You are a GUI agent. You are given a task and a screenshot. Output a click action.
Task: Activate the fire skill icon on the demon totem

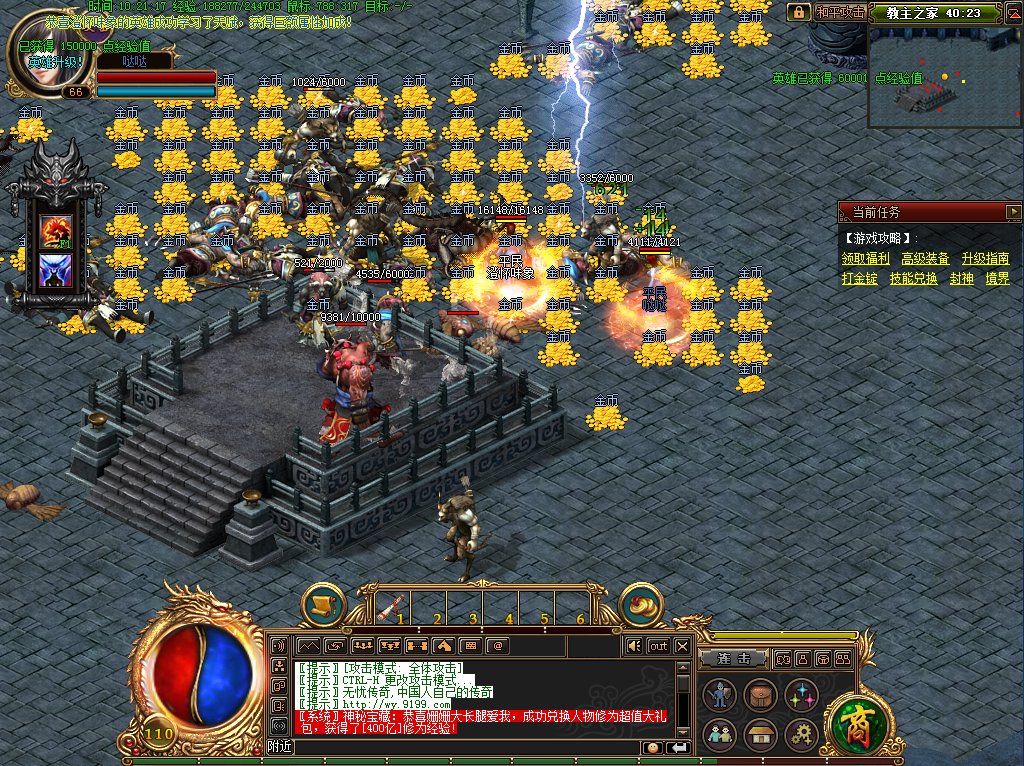[x=52, y=233]
